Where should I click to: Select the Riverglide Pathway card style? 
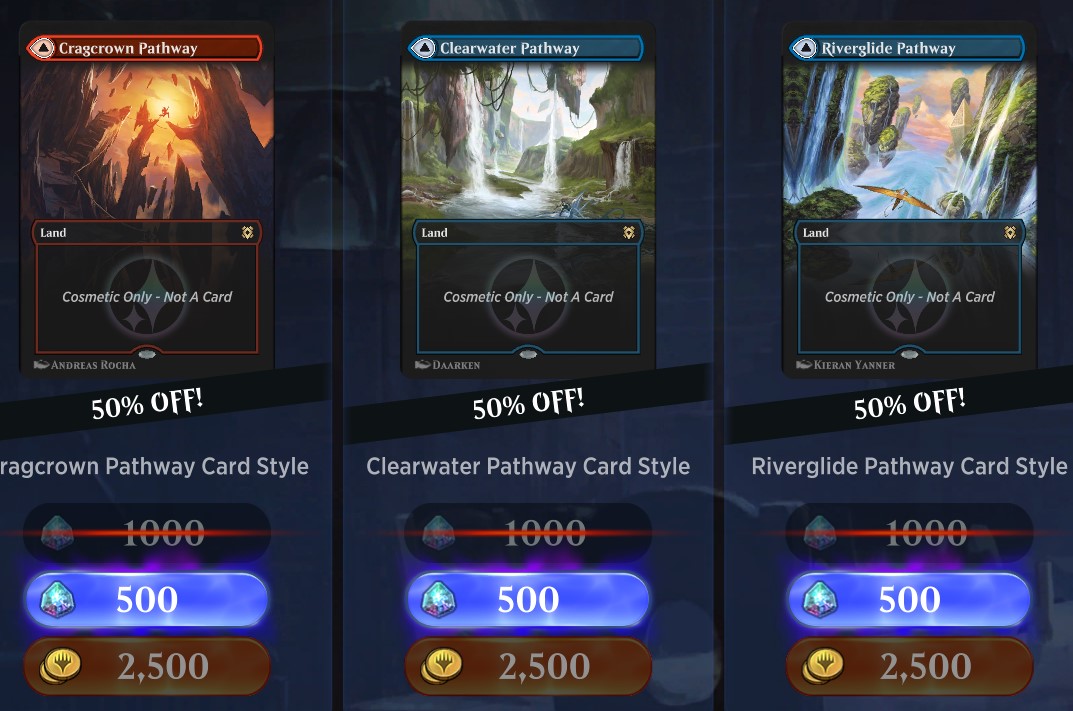click(x=909, y=200)
